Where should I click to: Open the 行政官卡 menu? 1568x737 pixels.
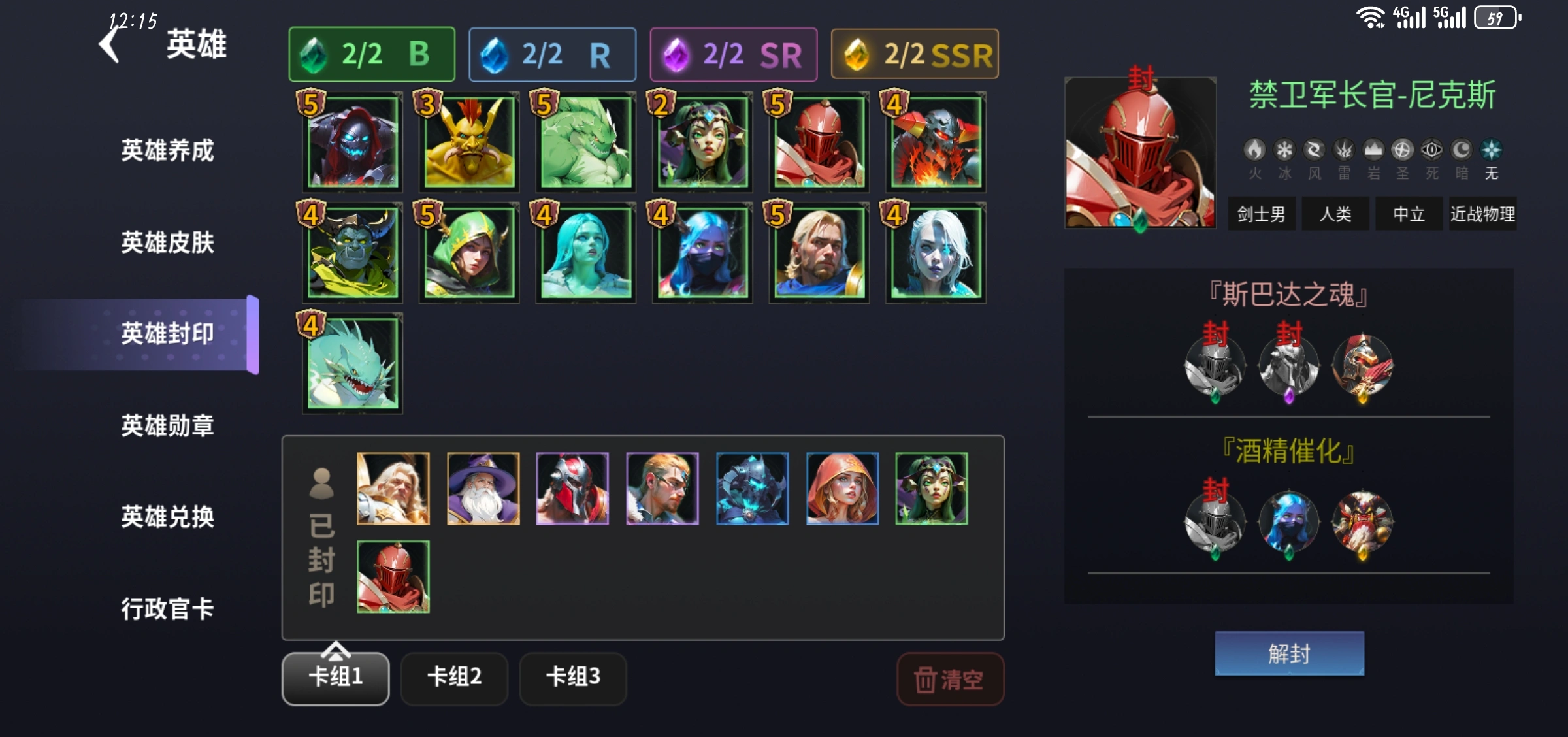[x=167, y=609]
